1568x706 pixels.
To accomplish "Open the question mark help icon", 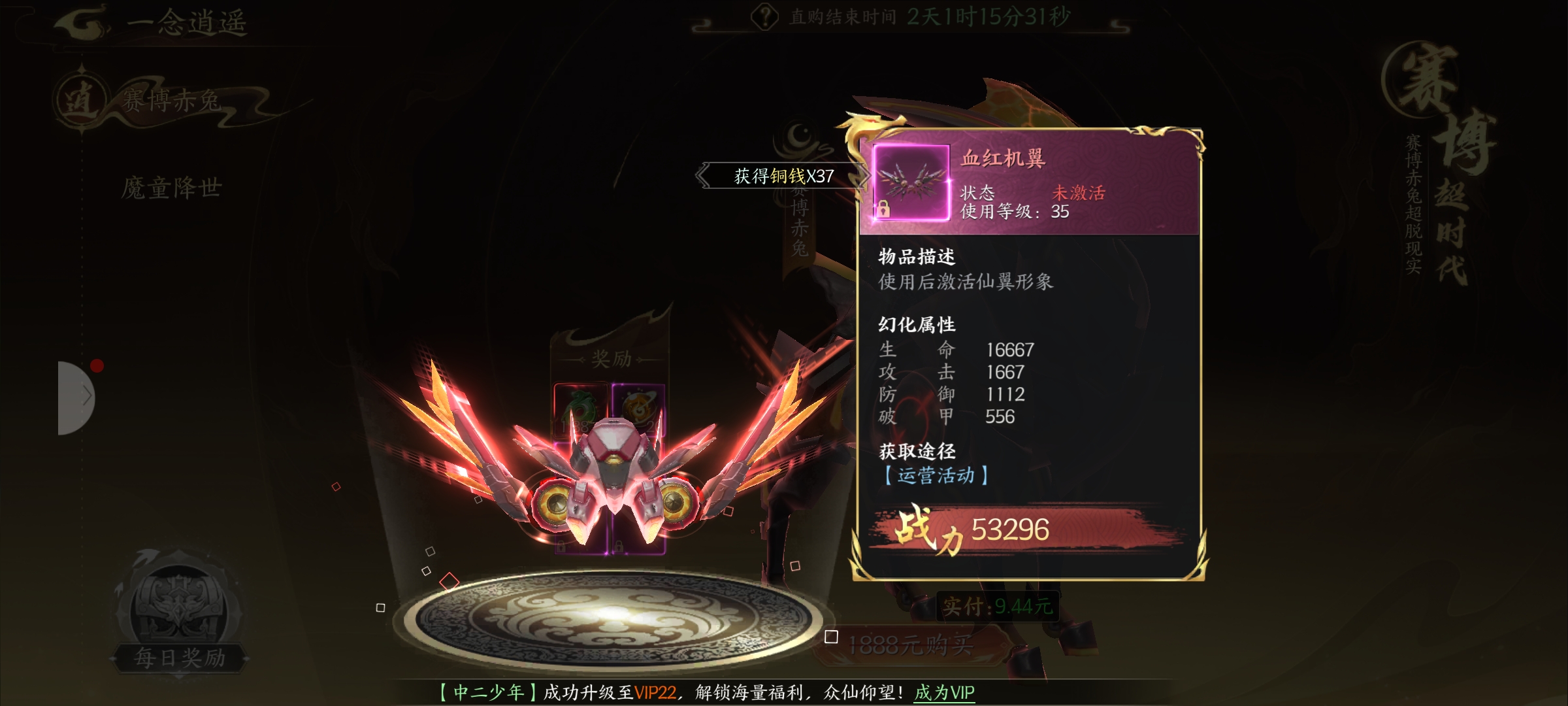I will (764, 17).
